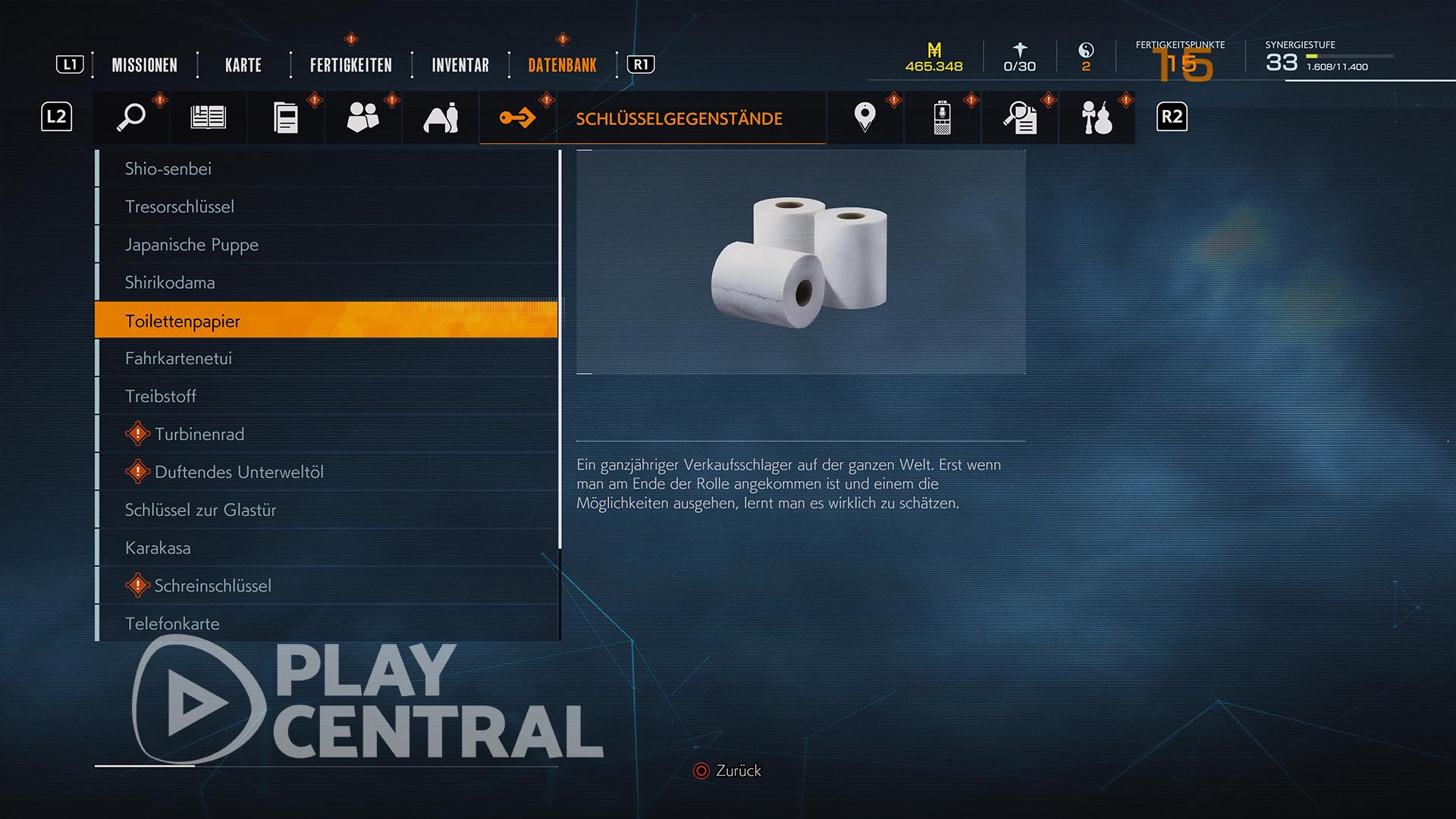
Task: Open the Schreinschlüssel entry
Action: [212, 585]
